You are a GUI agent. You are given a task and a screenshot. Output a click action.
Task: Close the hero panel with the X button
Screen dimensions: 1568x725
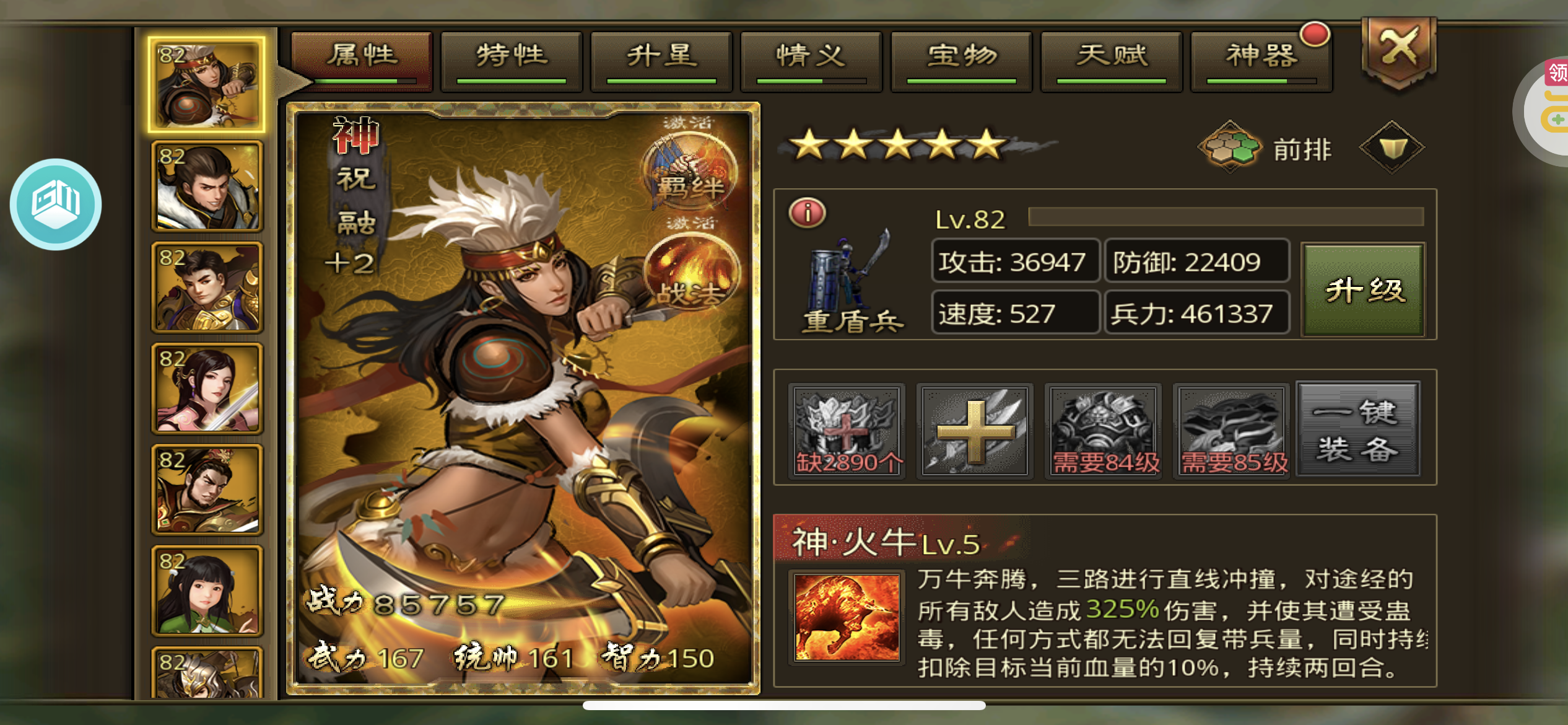click(x=1398, y=50)
